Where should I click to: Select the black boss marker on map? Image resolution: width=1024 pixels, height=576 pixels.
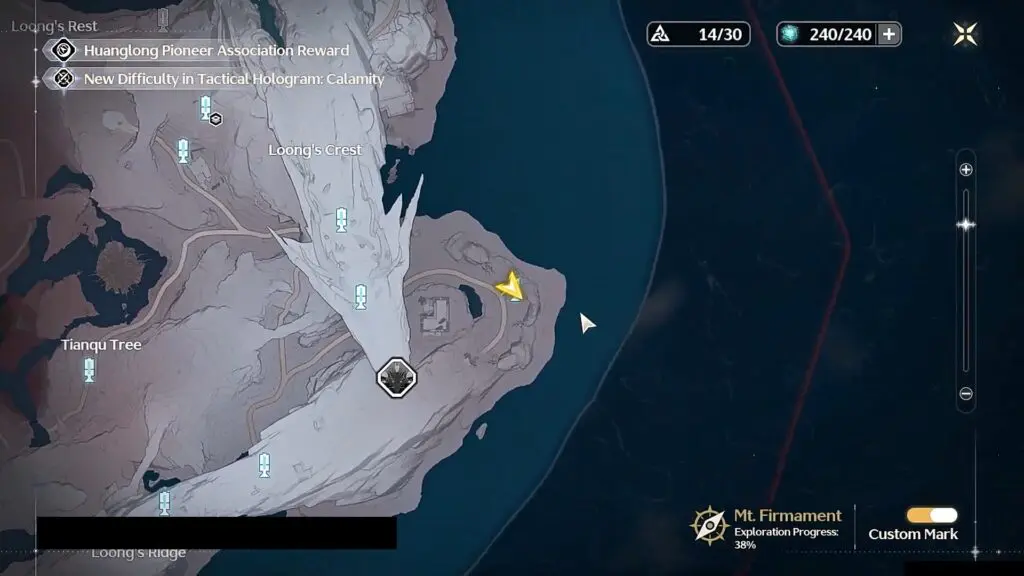point(396,377)
